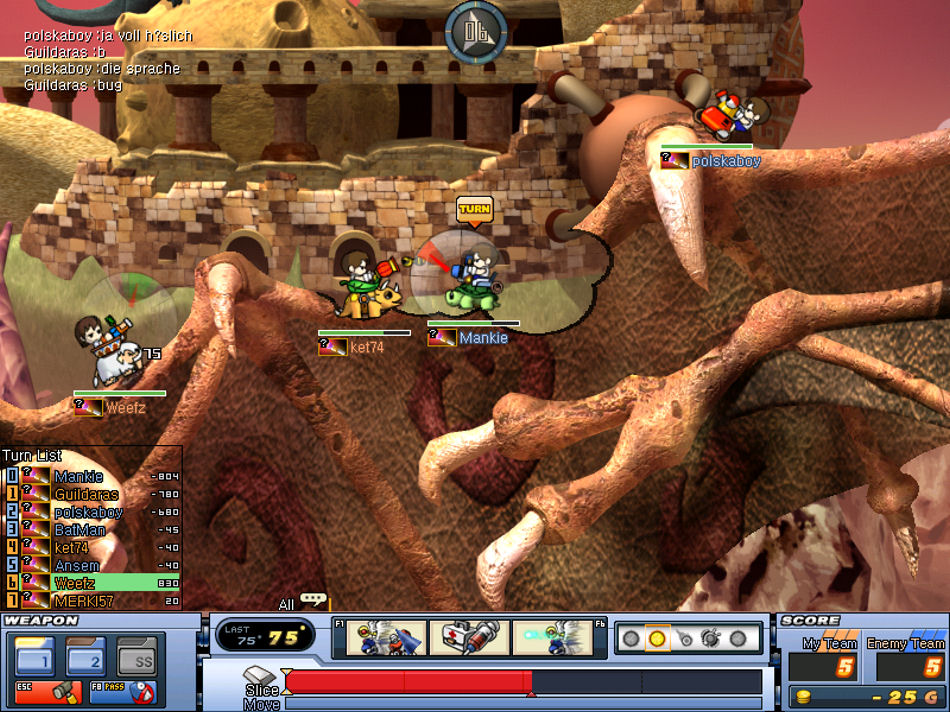Image resolution: width=950 pixels, height=712 pixels.
Task: Use the first item in the F1 slot
Action: point(385,639)
